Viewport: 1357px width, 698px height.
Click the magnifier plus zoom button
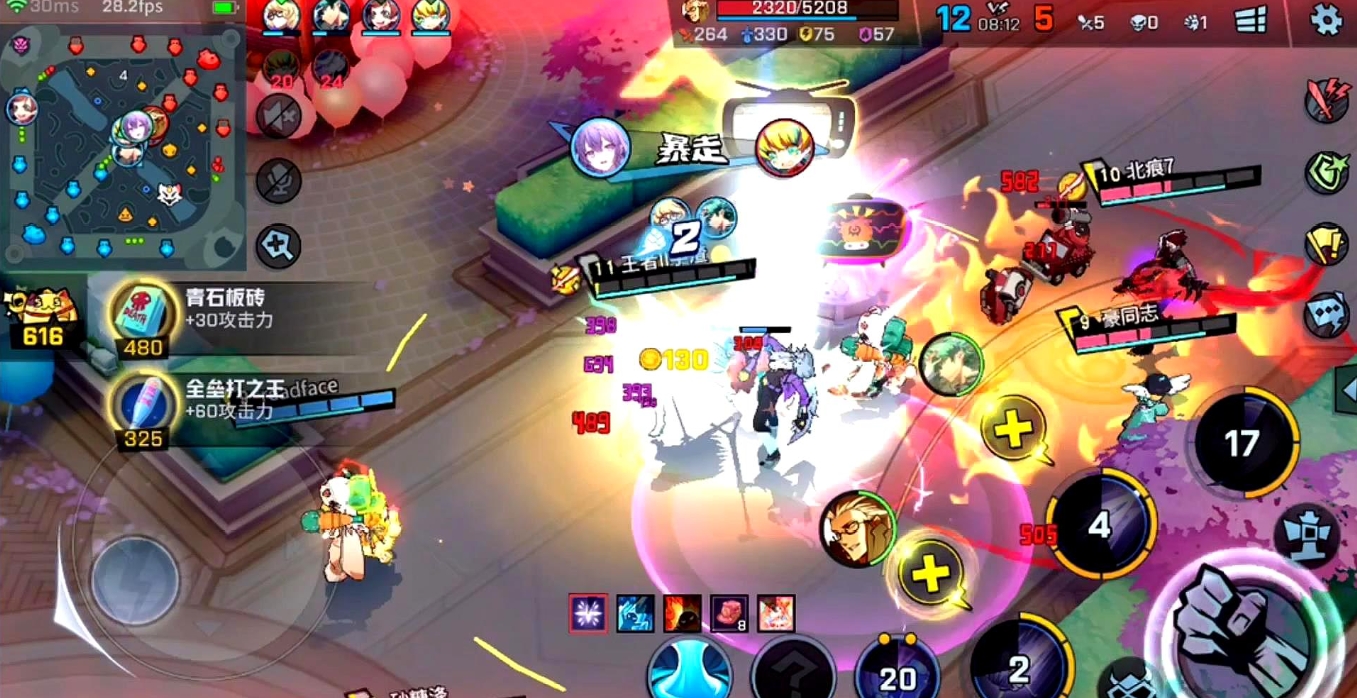coord(278,244)
